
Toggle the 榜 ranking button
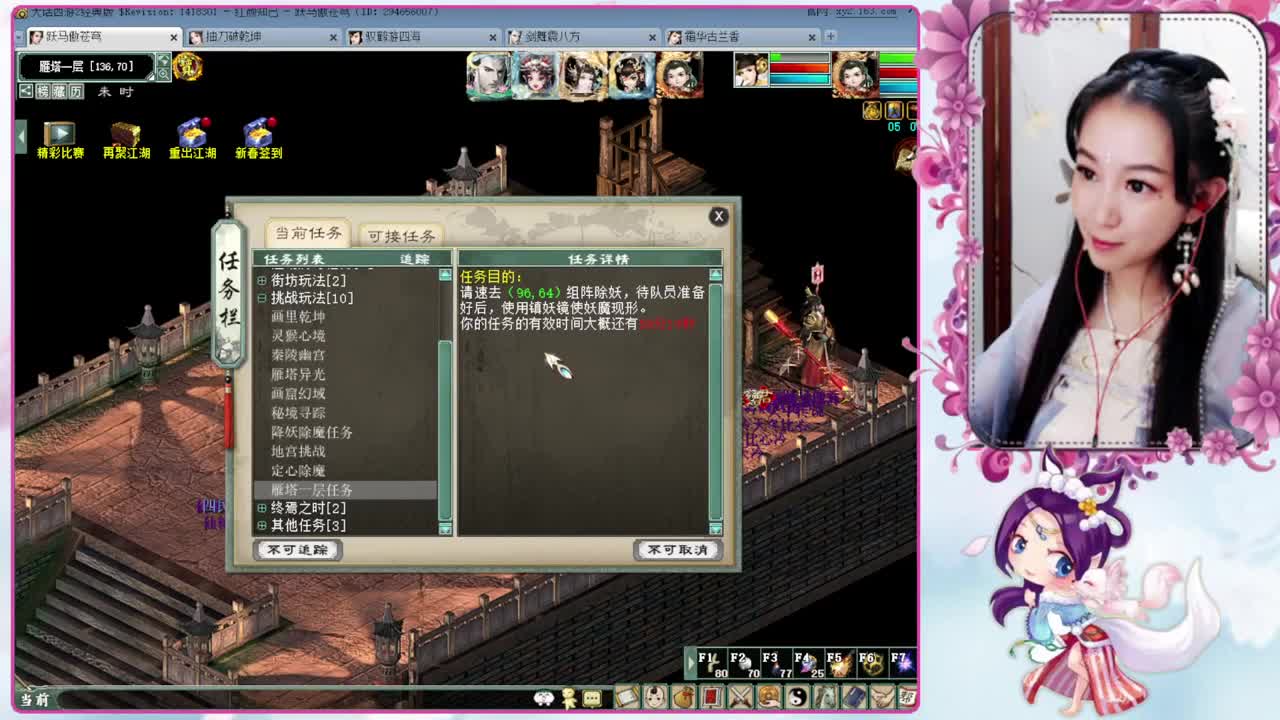[x=45, y=92]
